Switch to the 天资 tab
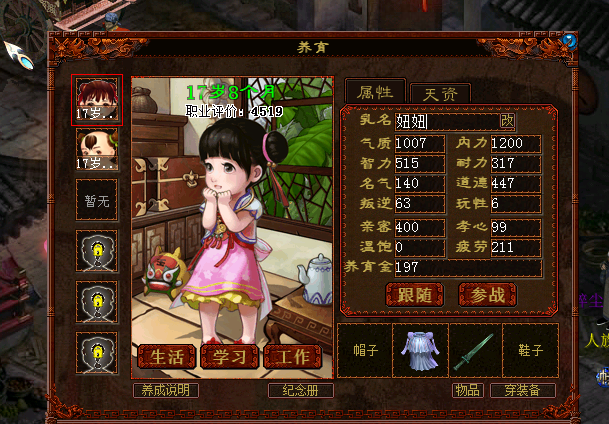609x424 pixels. point(440,93)
